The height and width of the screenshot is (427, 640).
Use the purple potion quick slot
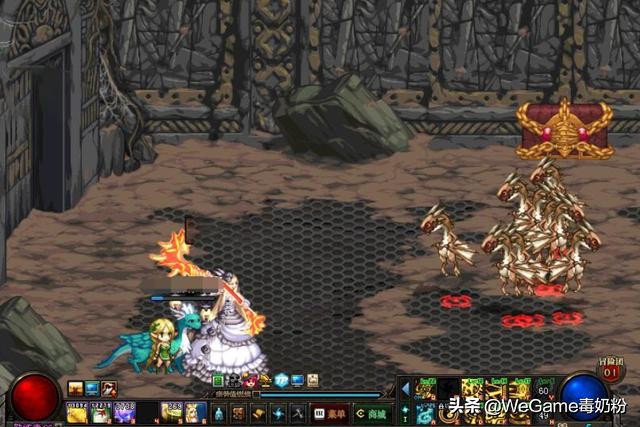click(x=124, y=412)
